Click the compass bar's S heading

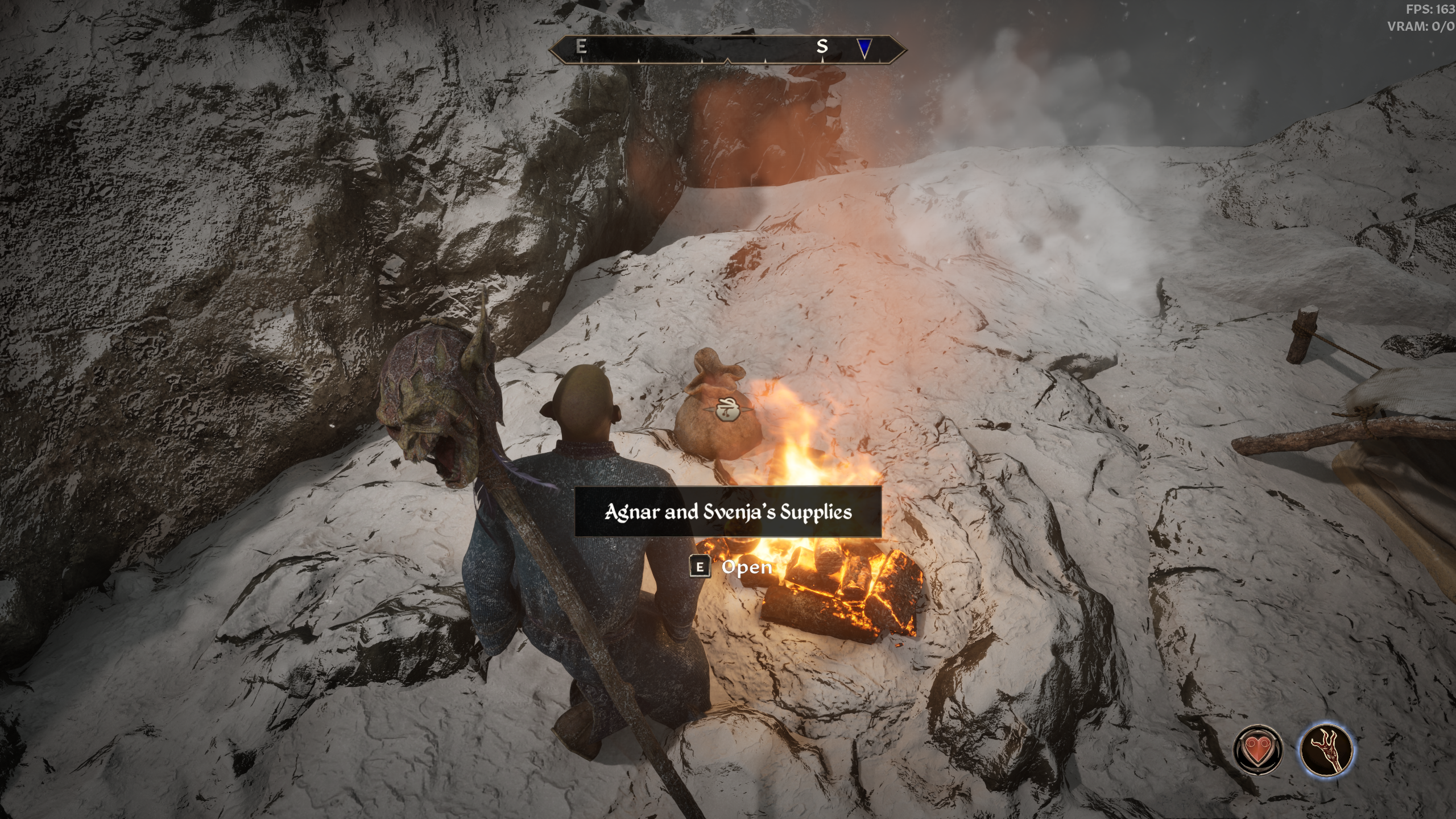click(x=822, y=47)
